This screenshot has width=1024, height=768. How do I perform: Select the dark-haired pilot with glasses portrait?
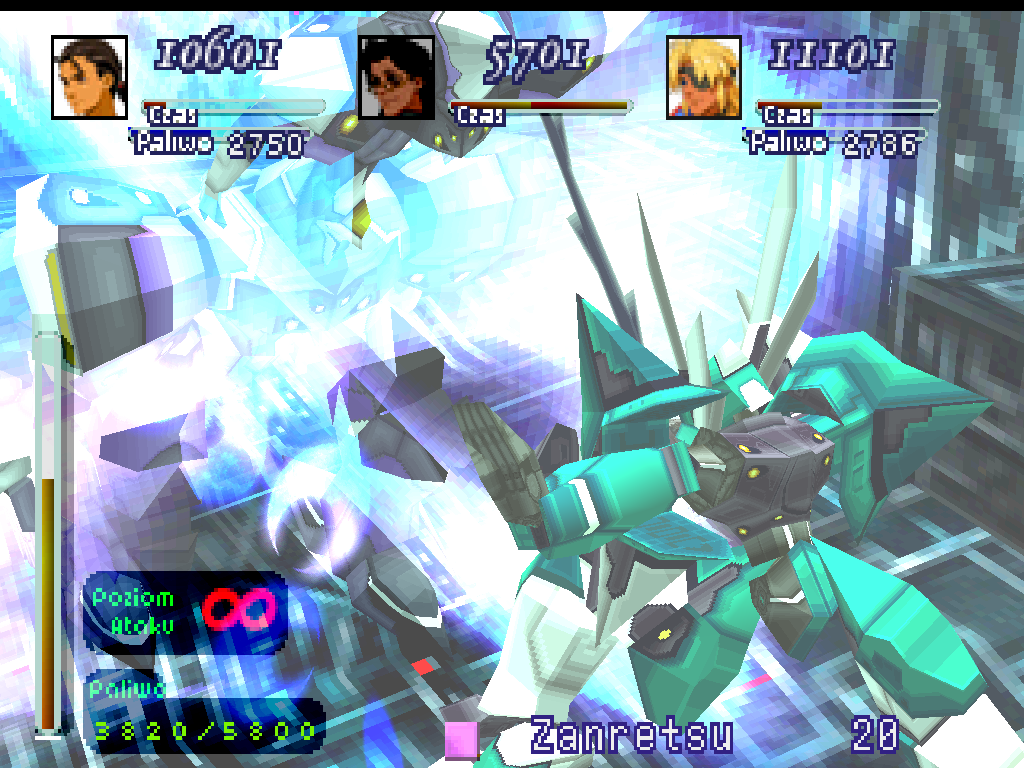point(397,78)
